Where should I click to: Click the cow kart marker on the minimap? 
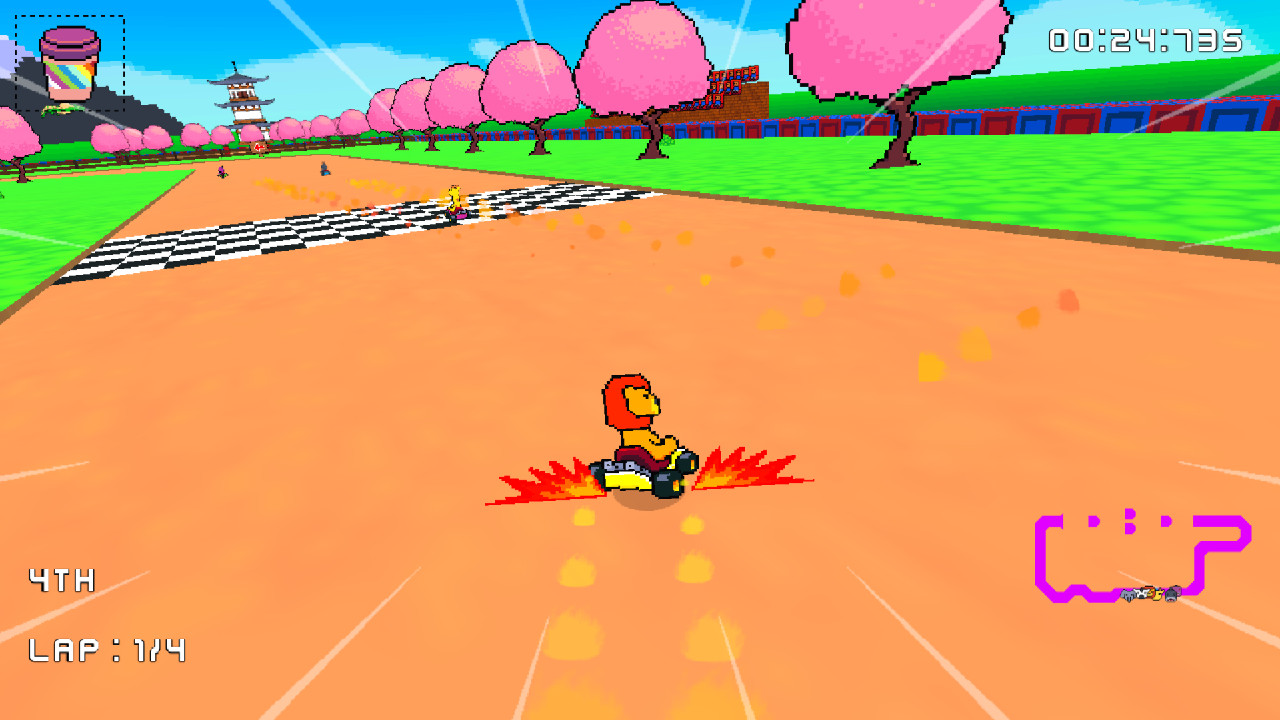[1142, 592]
